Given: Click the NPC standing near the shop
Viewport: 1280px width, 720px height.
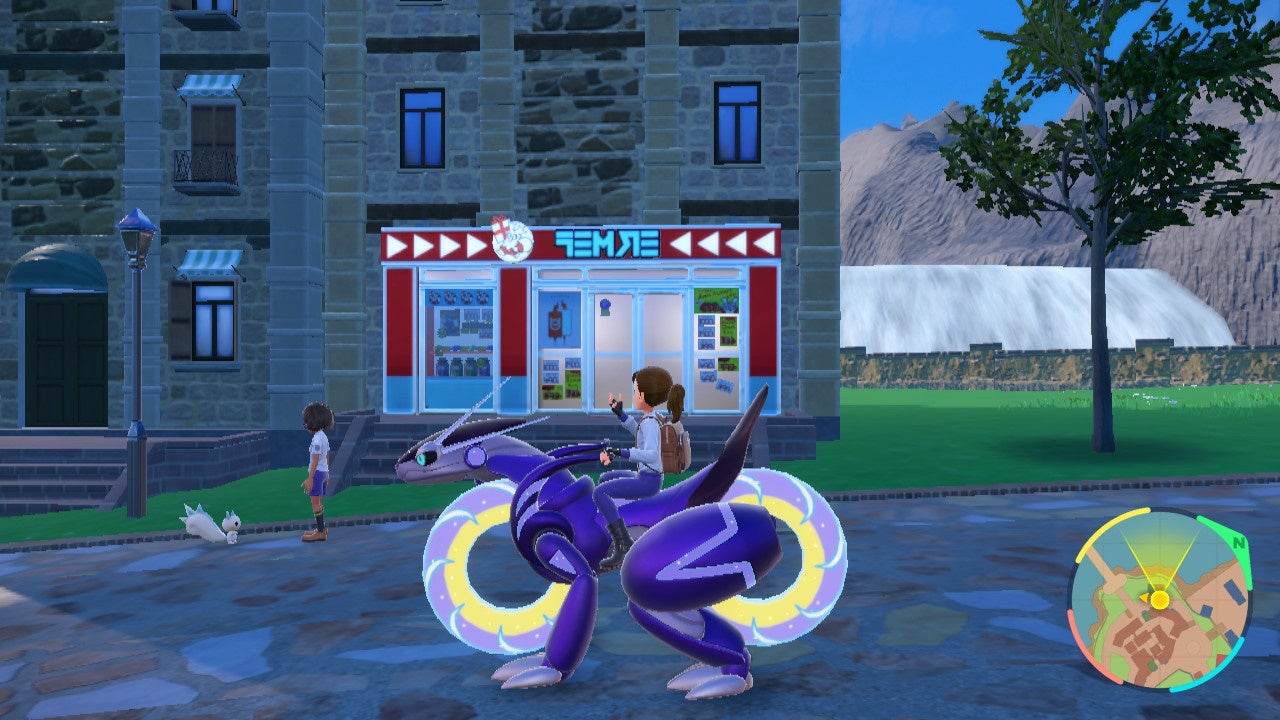Looking at the screenshot, I should 318,460.
